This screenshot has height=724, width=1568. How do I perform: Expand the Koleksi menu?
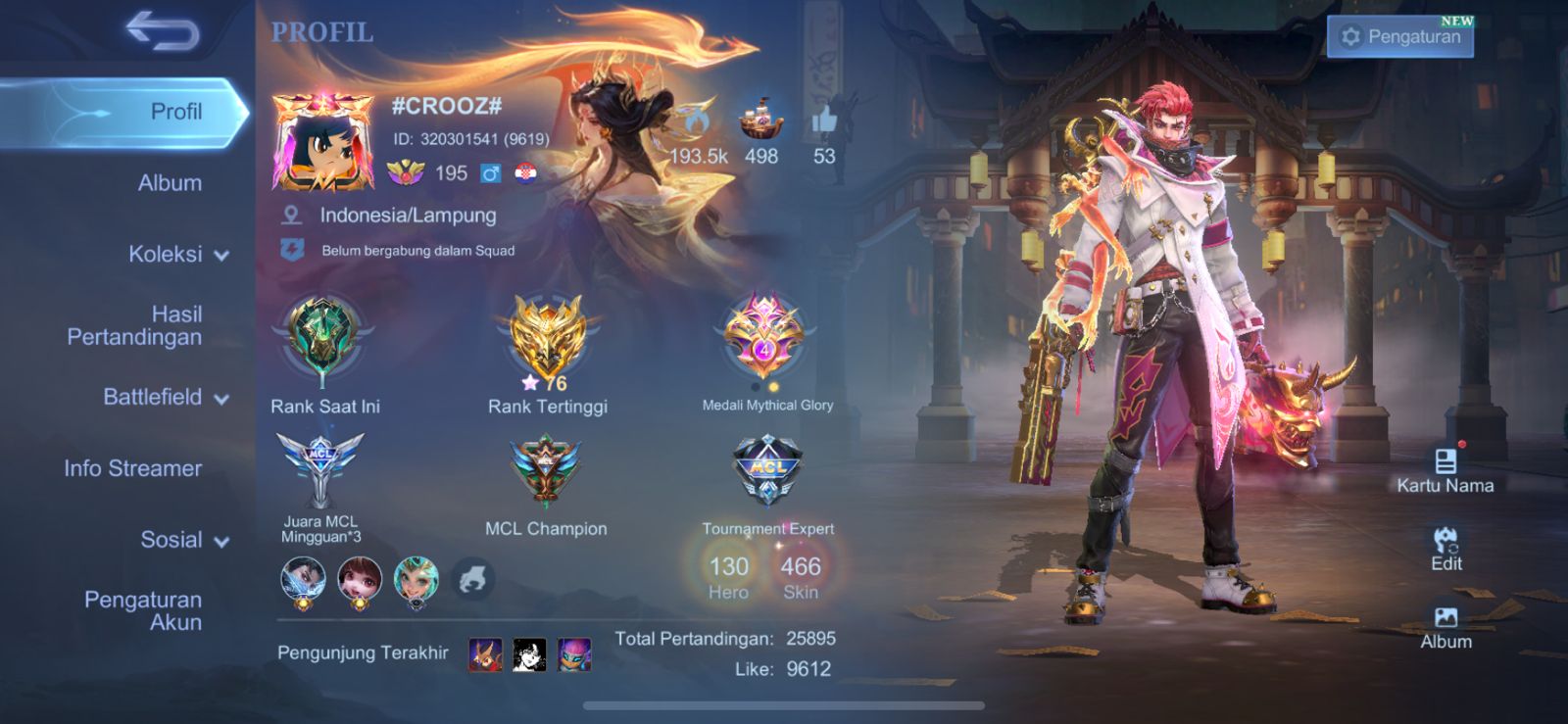click(x=178, y=255)
